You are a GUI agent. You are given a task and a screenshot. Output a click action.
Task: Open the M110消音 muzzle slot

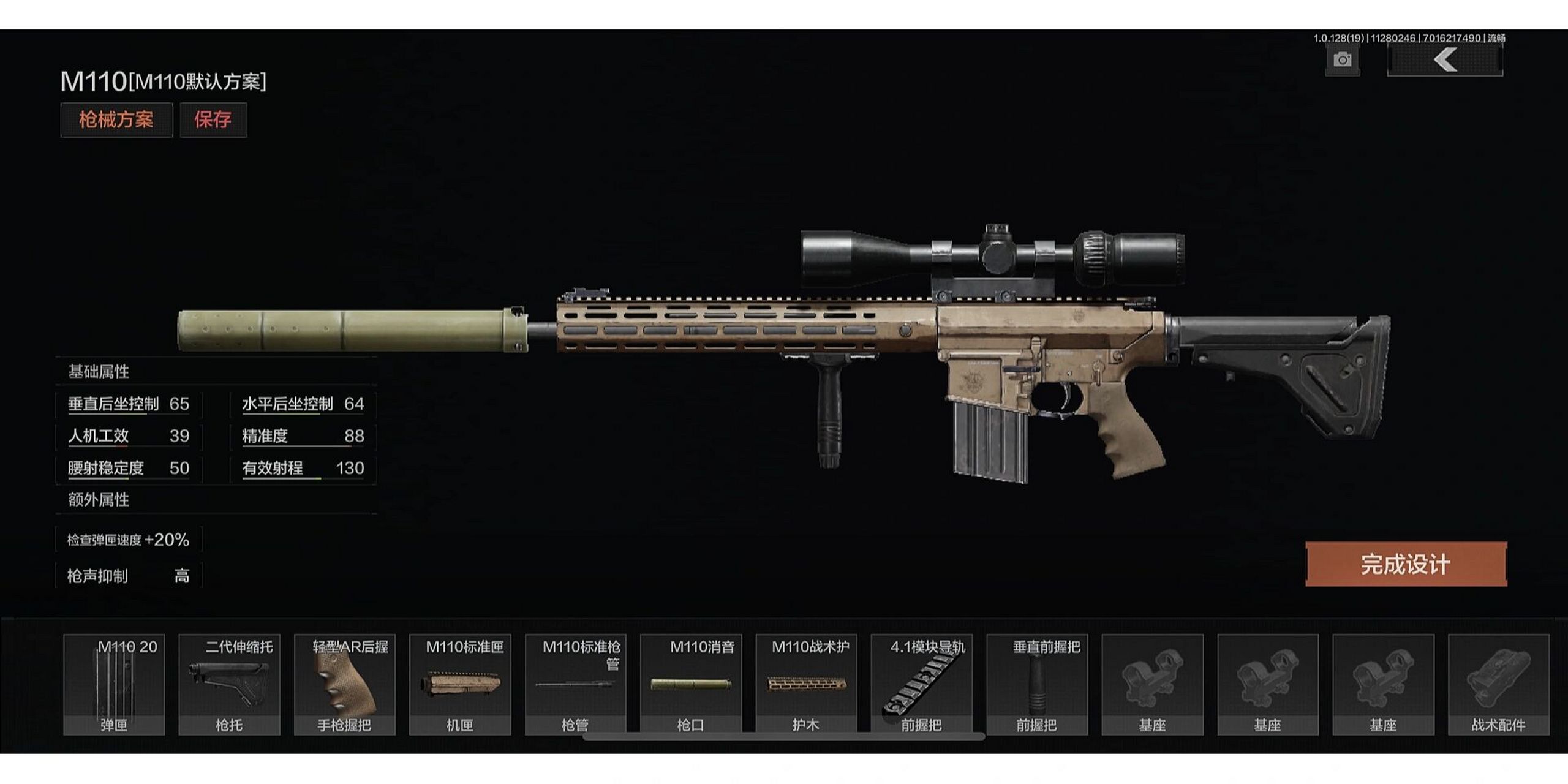(691, 684)
